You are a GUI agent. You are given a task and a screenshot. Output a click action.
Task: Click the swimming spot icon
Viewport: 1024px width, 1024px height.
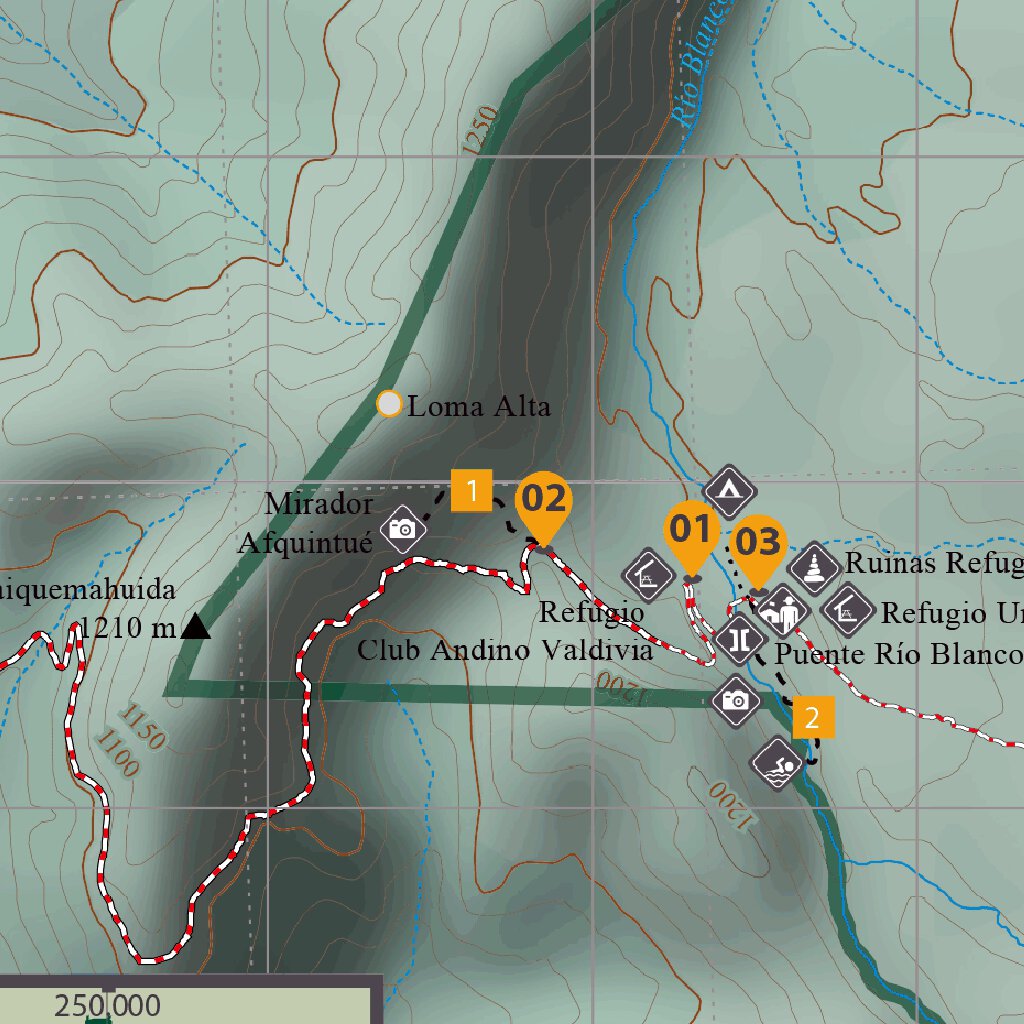[777, 764]
